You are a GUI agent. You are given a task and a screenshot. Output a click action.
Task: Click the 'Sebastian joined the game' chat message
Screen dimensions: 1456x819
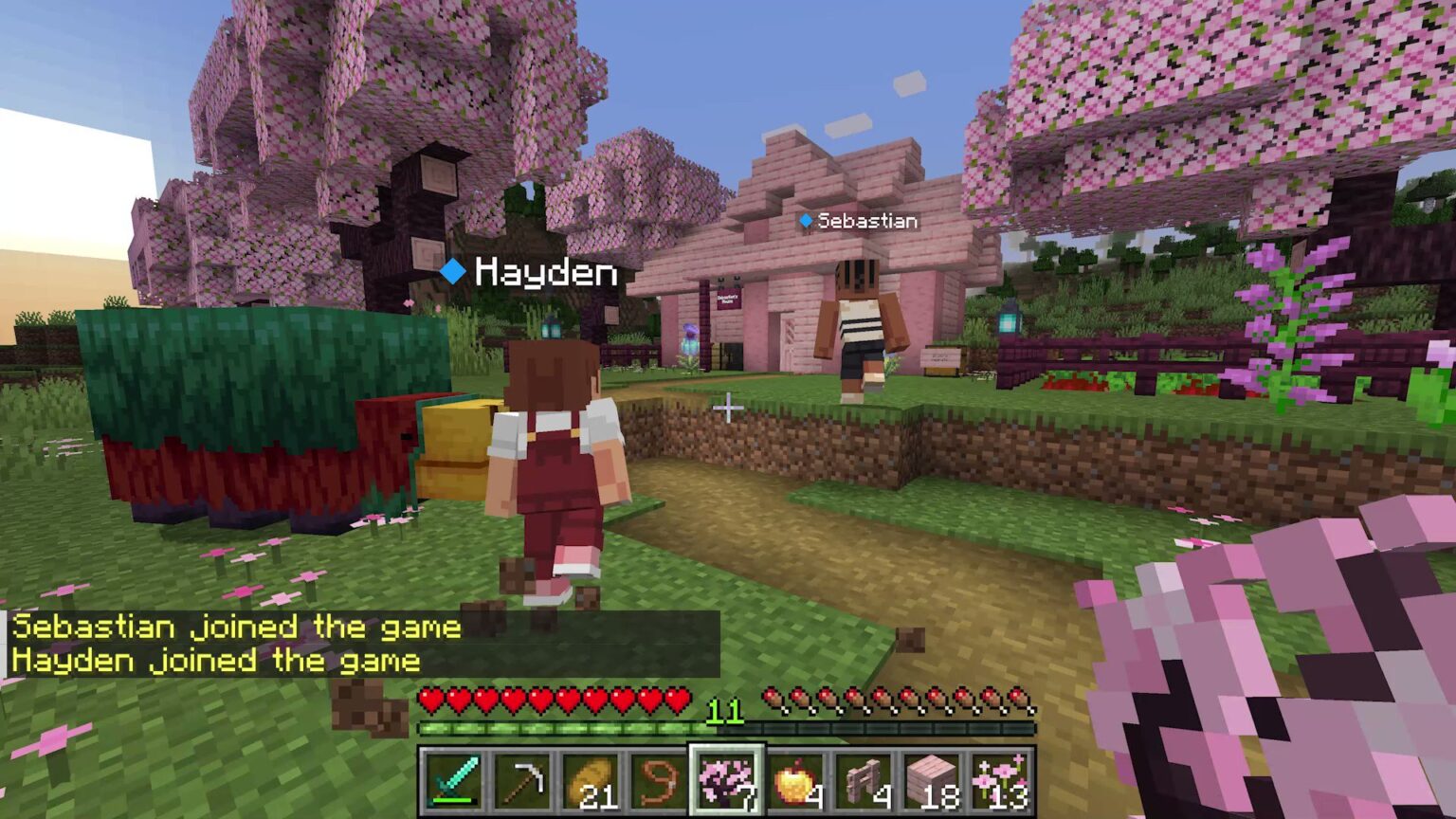tap(230, 627)
